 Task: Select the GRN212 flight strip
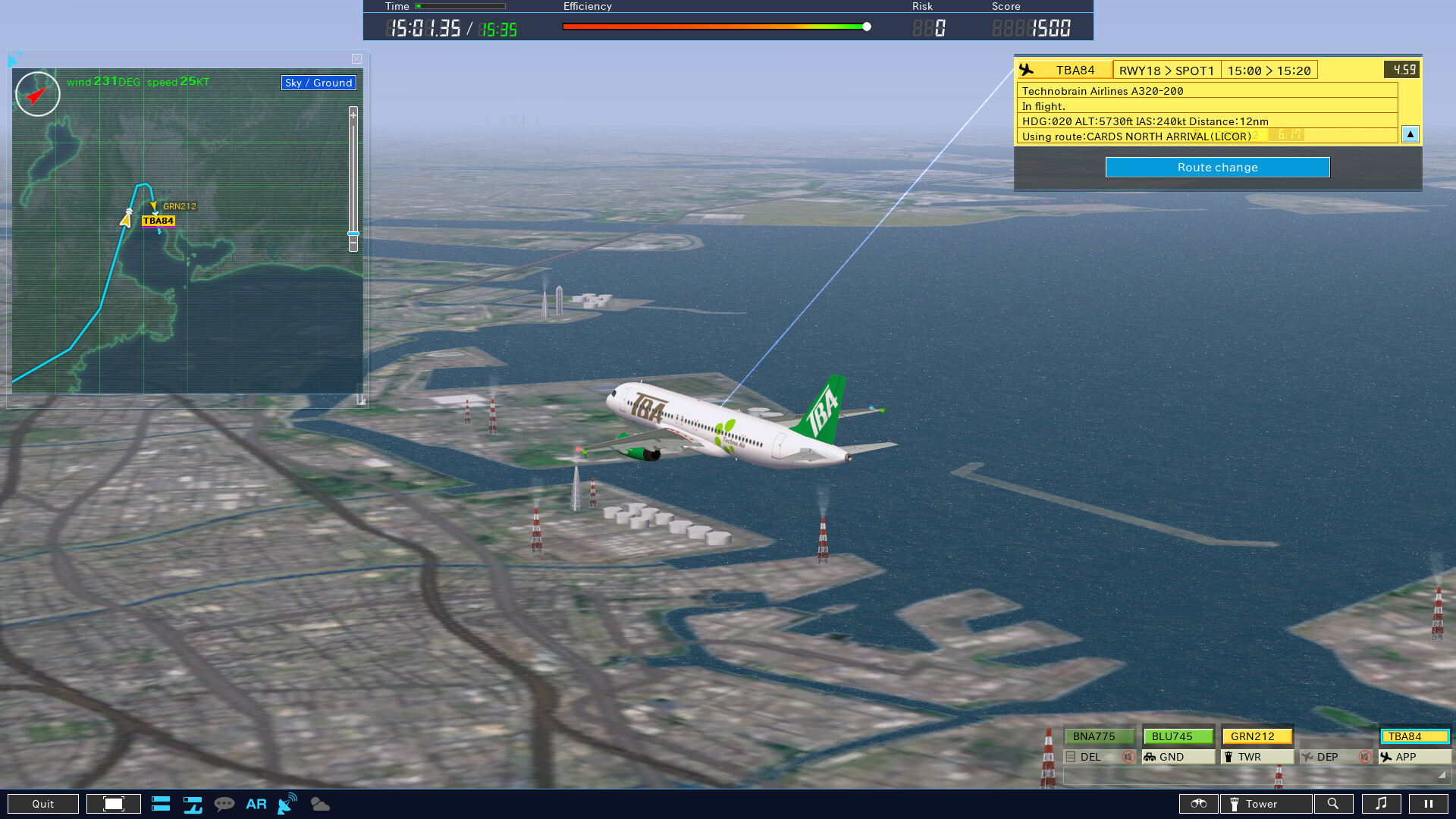tap(1256, 736)
